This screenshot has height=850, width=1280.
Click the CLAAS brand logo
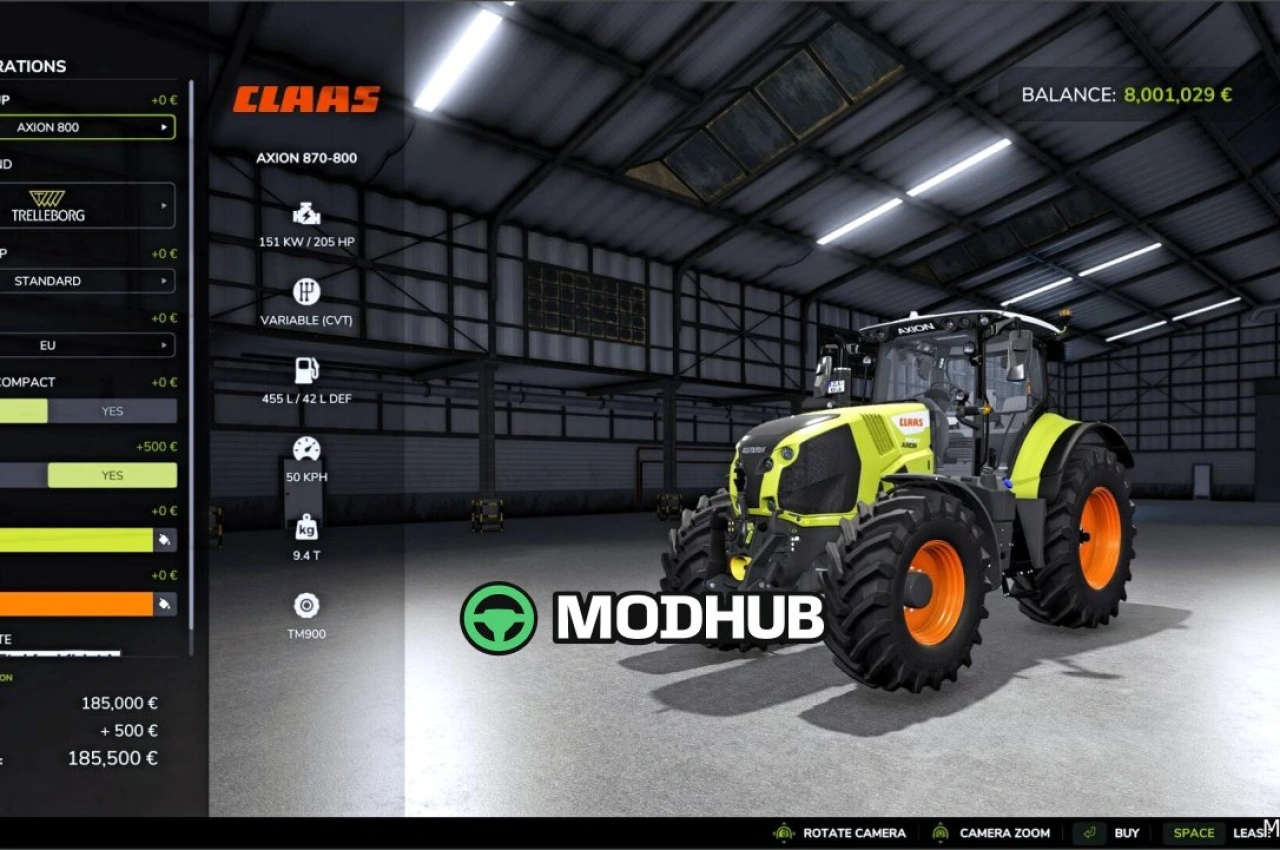(x=306, y=98)
